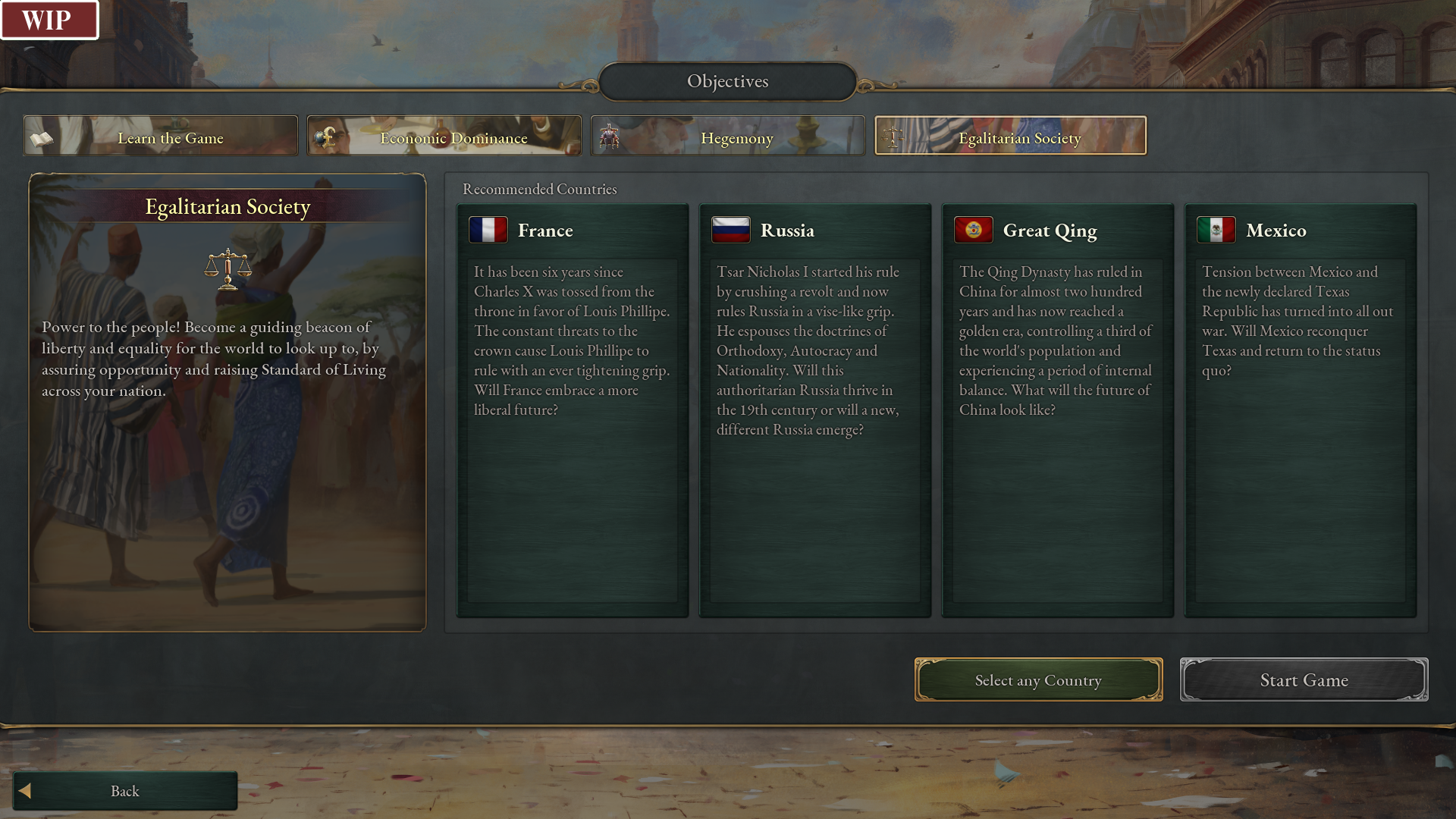The image size is (1456, 819).
Task: Choose the Egalitarian Society objective tab
Action: coord(1010,136)
